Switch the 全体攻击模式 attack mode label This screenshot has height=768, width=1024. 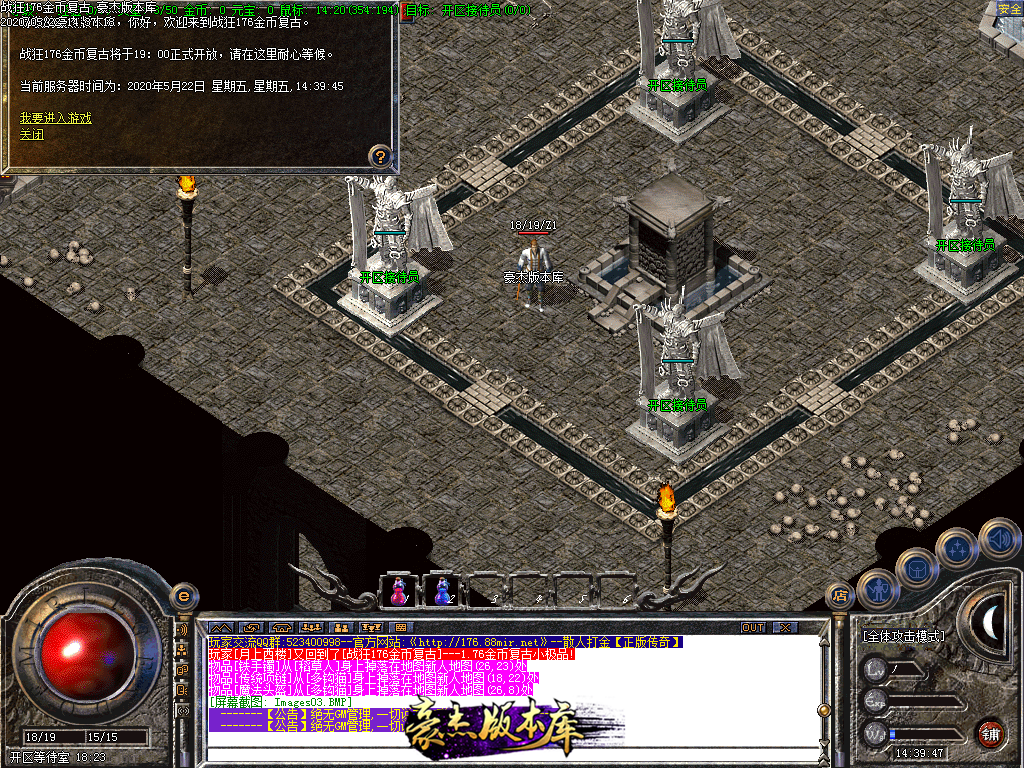tap(903, 636)
